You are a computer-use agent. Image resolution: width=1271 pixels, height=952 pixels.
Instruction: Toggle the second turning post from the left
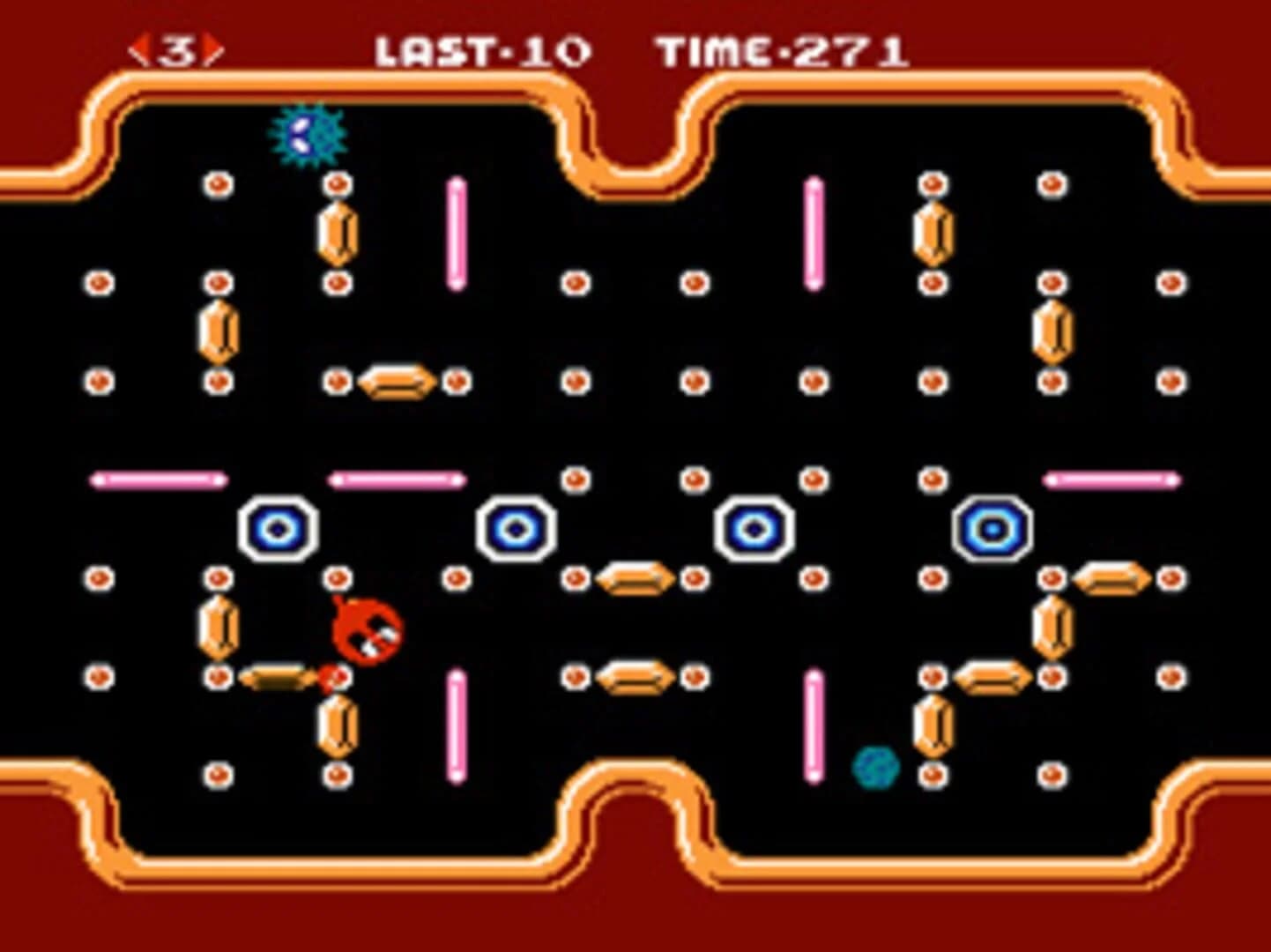coord(516,527)
